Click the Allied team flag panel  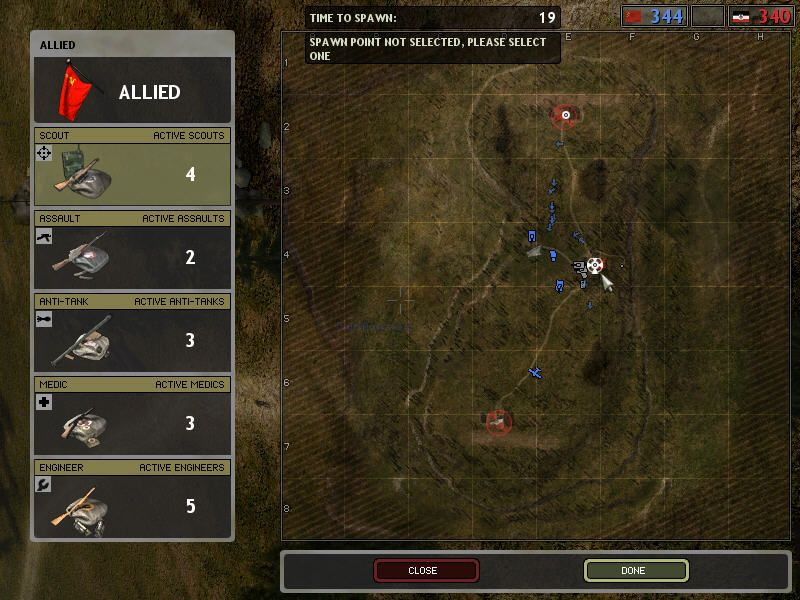click(132, 92)
